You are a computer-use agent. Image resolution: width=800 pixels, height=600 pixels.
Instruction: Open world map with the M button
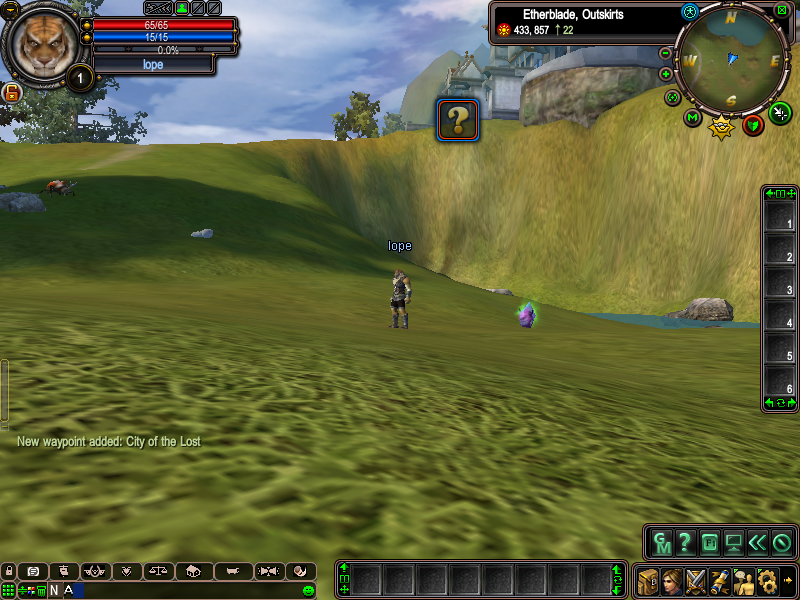click(x=692, y=118)
